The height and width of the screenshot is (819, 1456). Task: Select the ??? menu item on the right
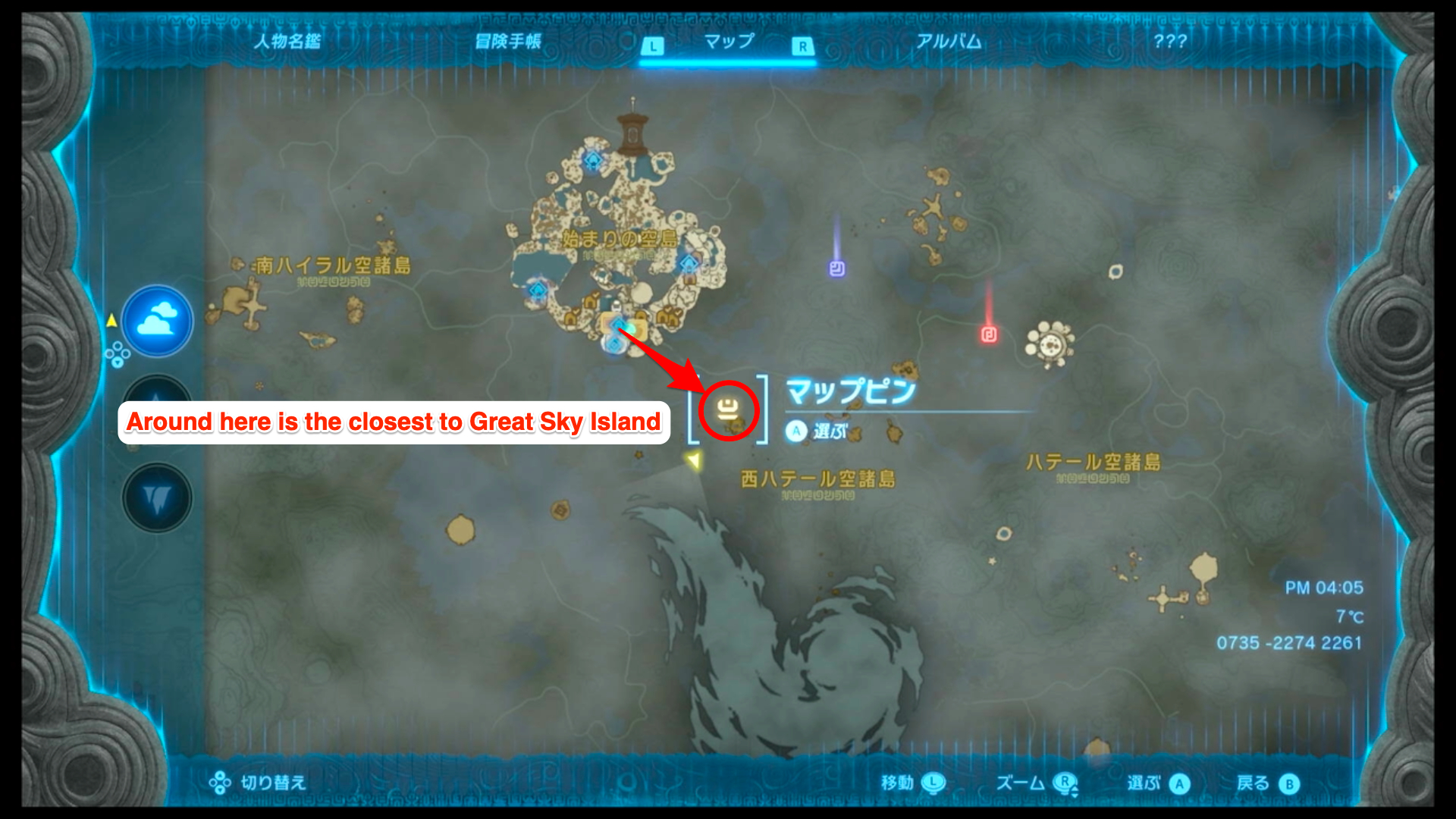click(1171, 43)
